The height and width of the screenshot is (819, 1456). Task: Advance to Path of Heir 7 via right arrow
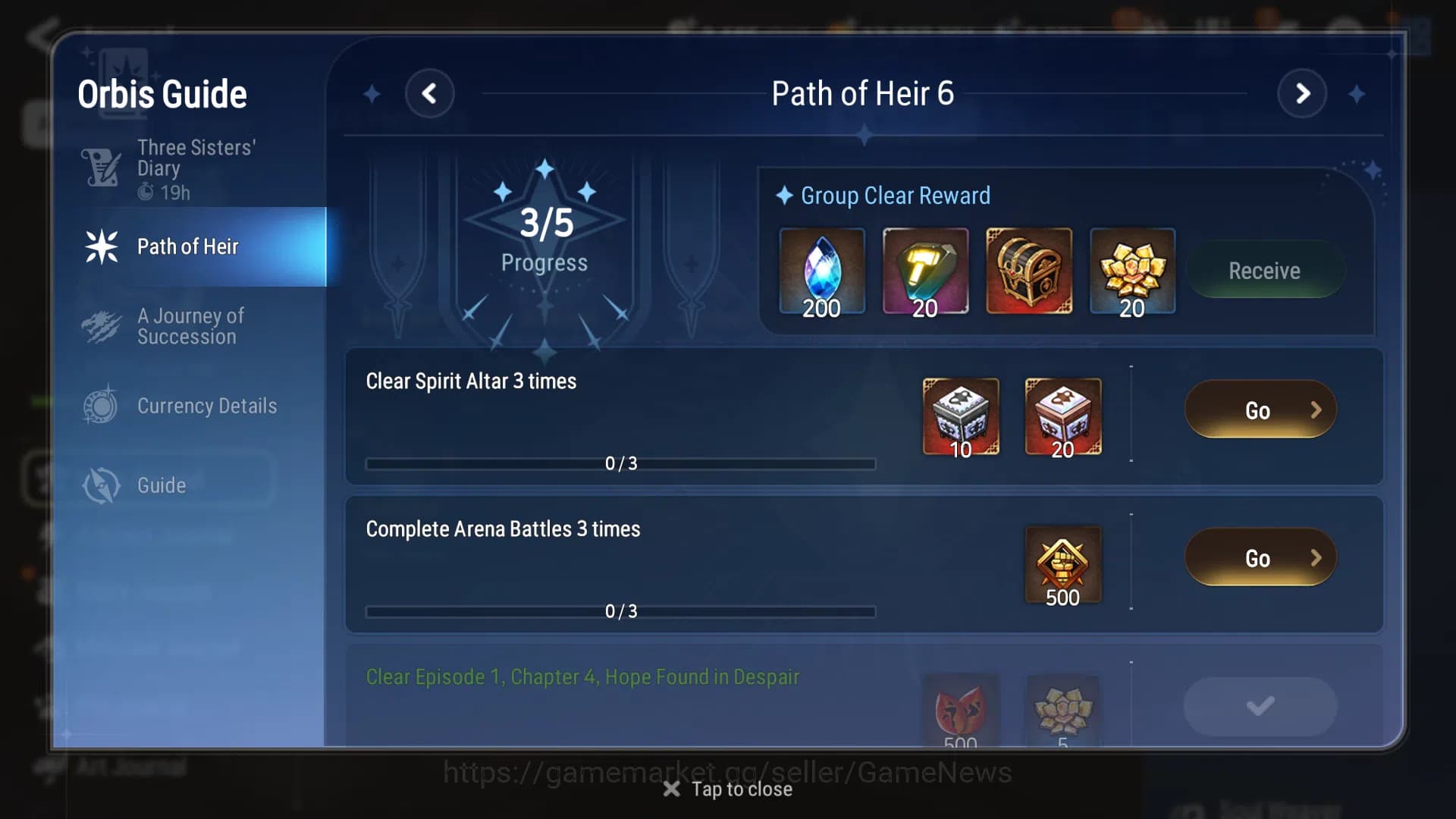(x=1303, y=93)
